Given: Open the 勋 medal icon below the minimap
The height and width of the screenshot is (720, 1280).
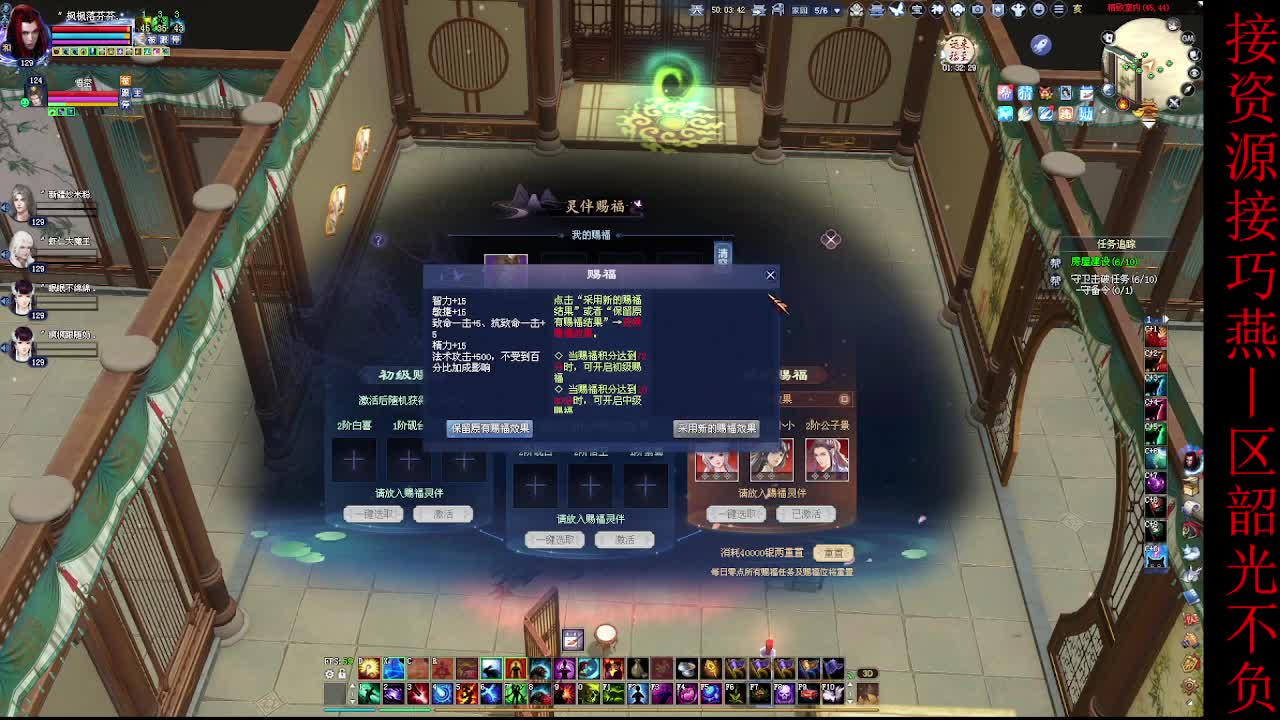Looking at the screenshot, I should 1088,113.
